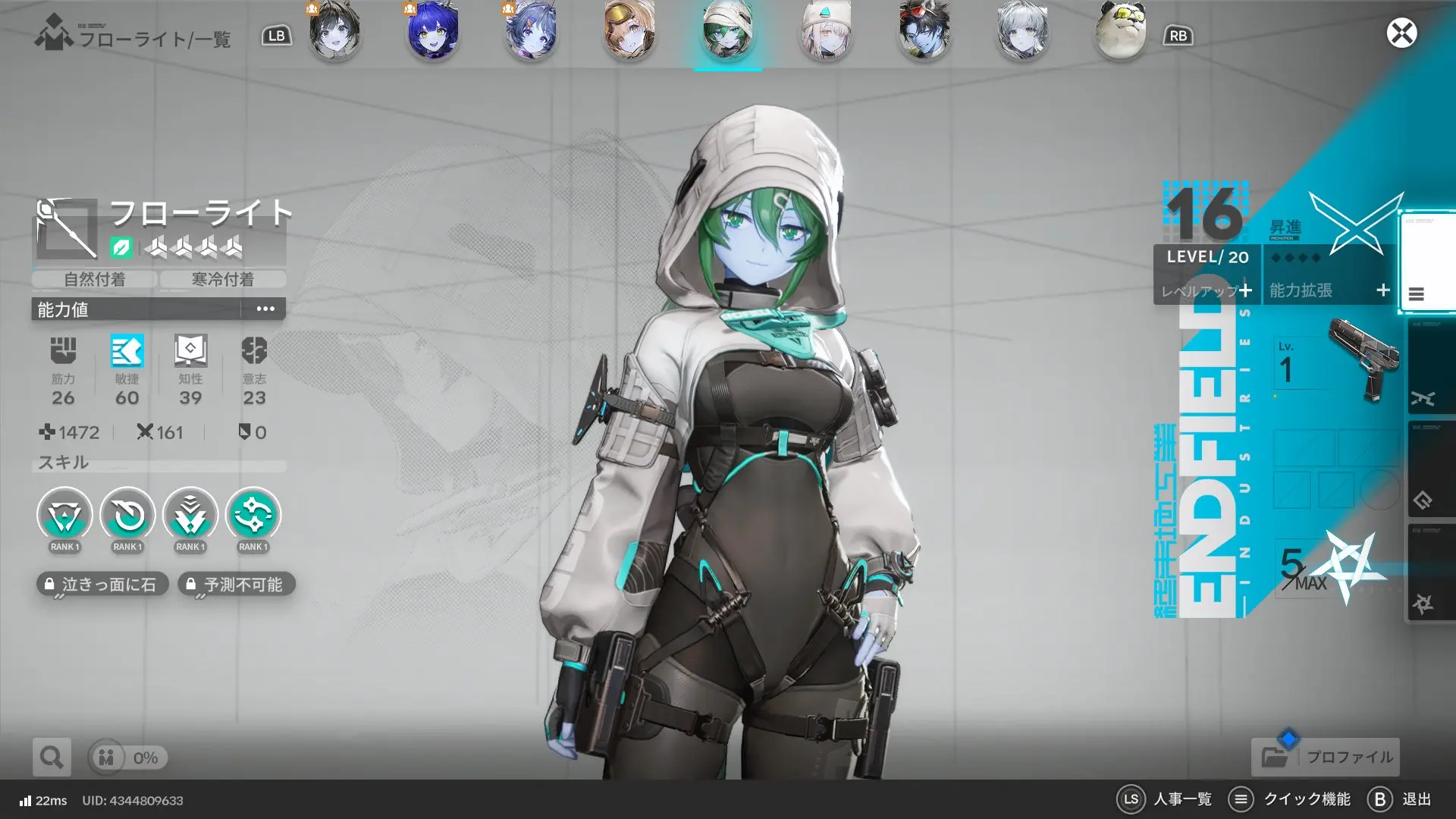The width and height of the screenshot is (1456, 819).
Task: Open the プロファイル button
Action: 1325,757
